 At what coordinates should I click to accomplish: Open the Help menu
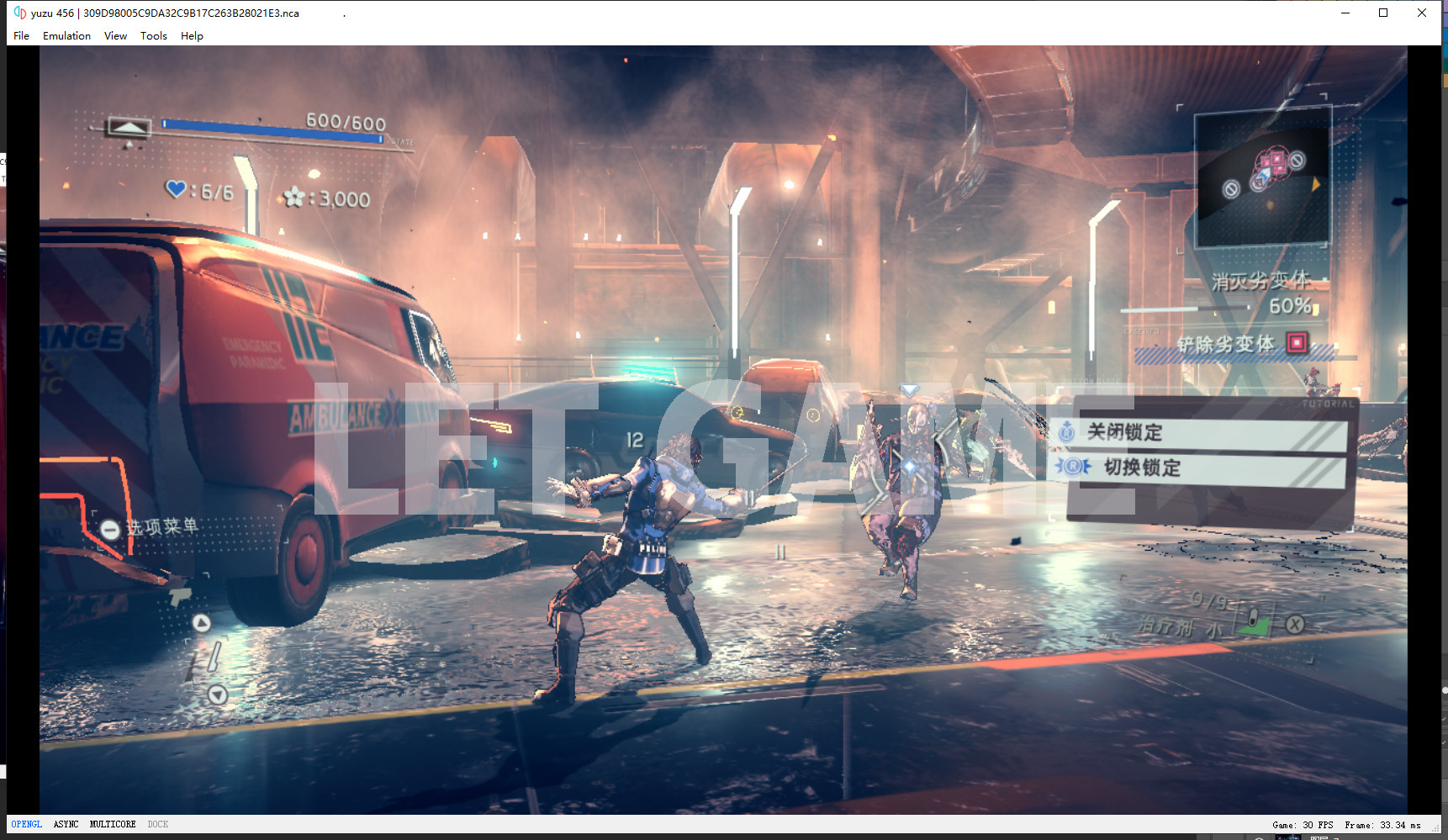click(x=192, y=36)
